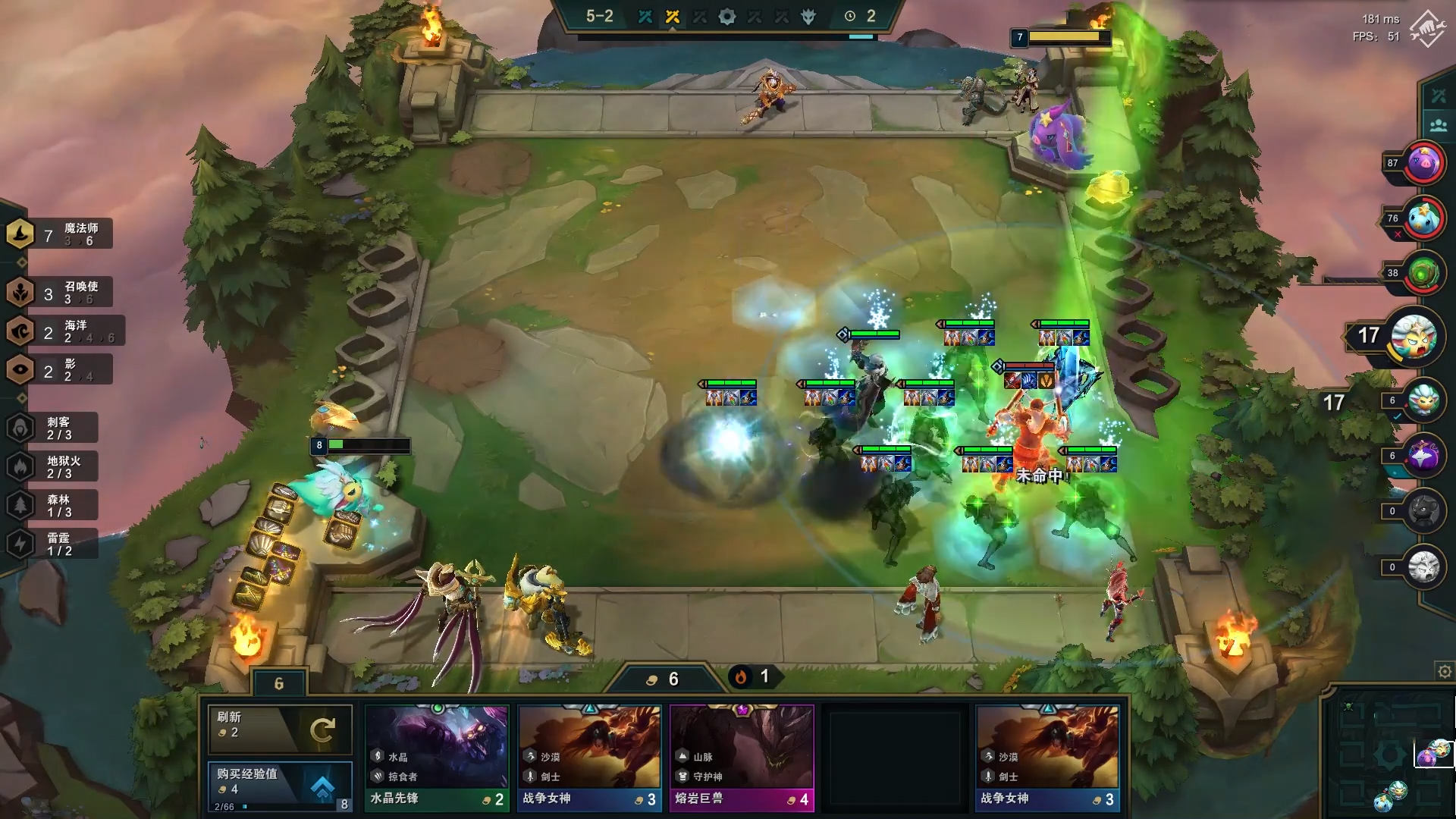
Task: Switch to the crossed-swords combat tab
Action: coord(1439,96)
